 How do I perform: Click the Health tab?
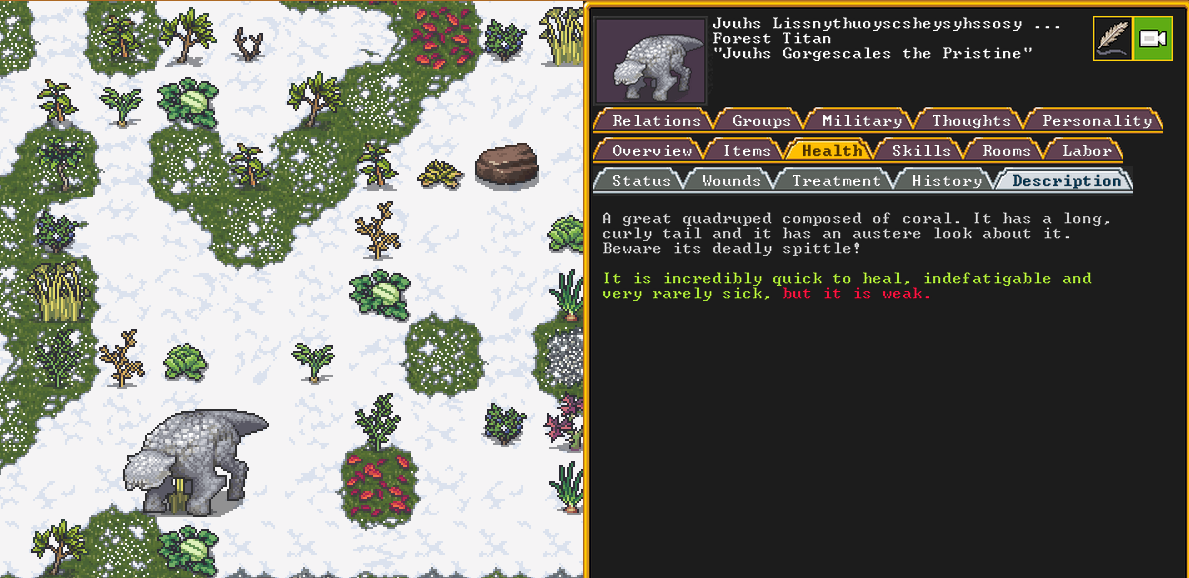831,151
